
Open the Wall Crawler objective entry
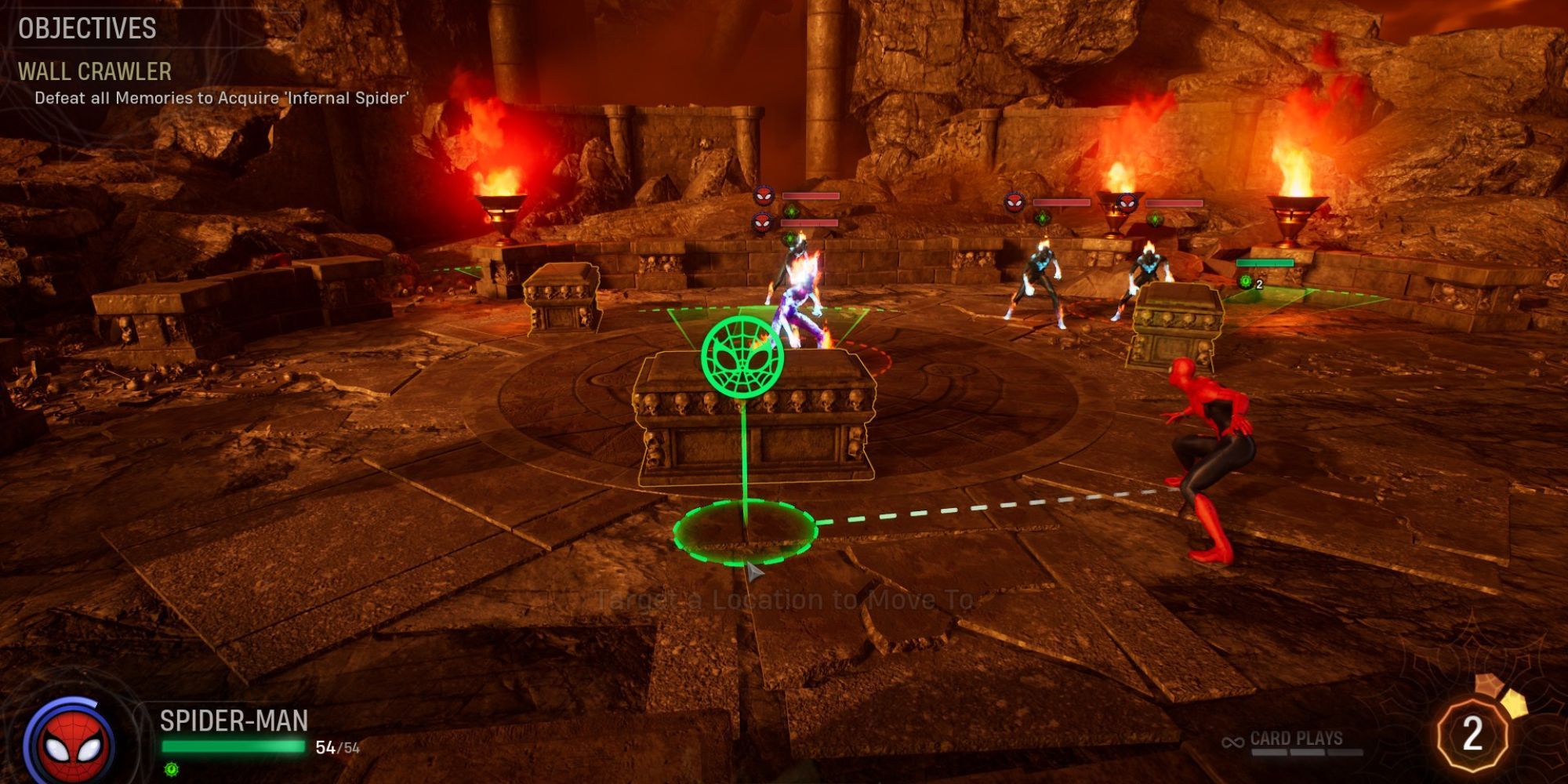pyautogui.click(x=95, y=72)
